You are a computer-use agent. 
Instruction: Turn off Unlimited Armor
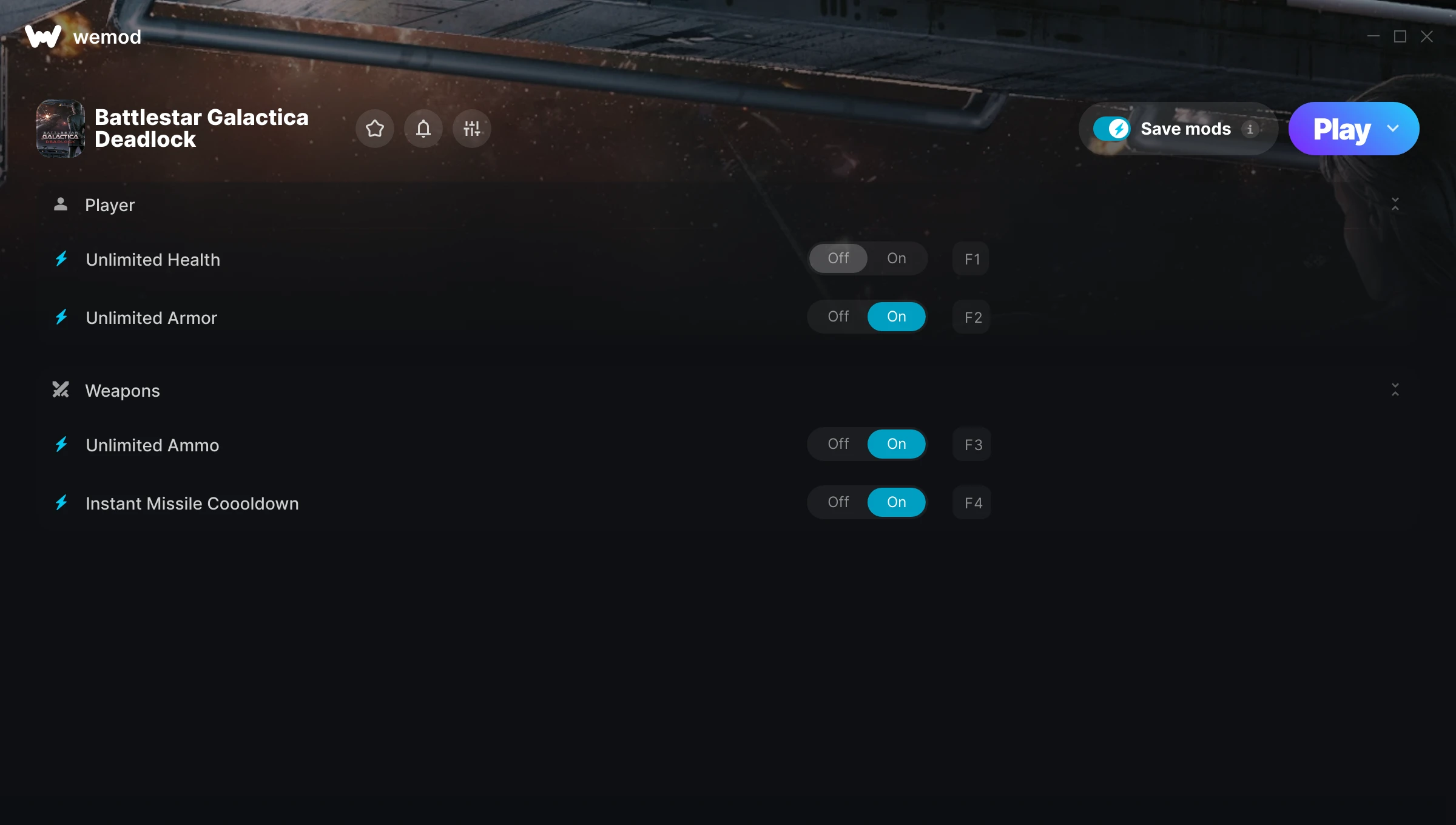pos(838,316)
